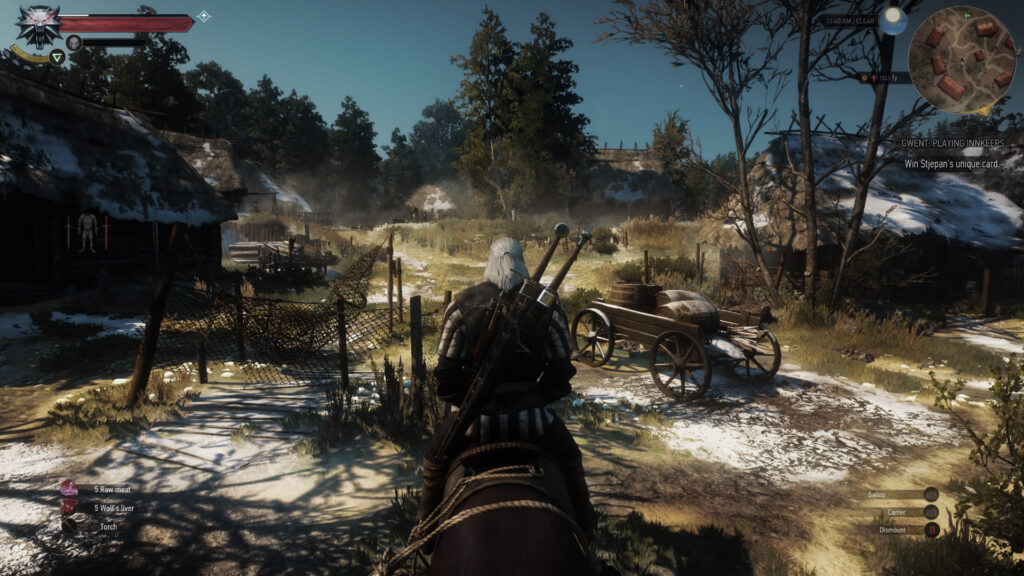Click the sun weather orb icon
Screen dimensions: 1024x576
point(893,21)
